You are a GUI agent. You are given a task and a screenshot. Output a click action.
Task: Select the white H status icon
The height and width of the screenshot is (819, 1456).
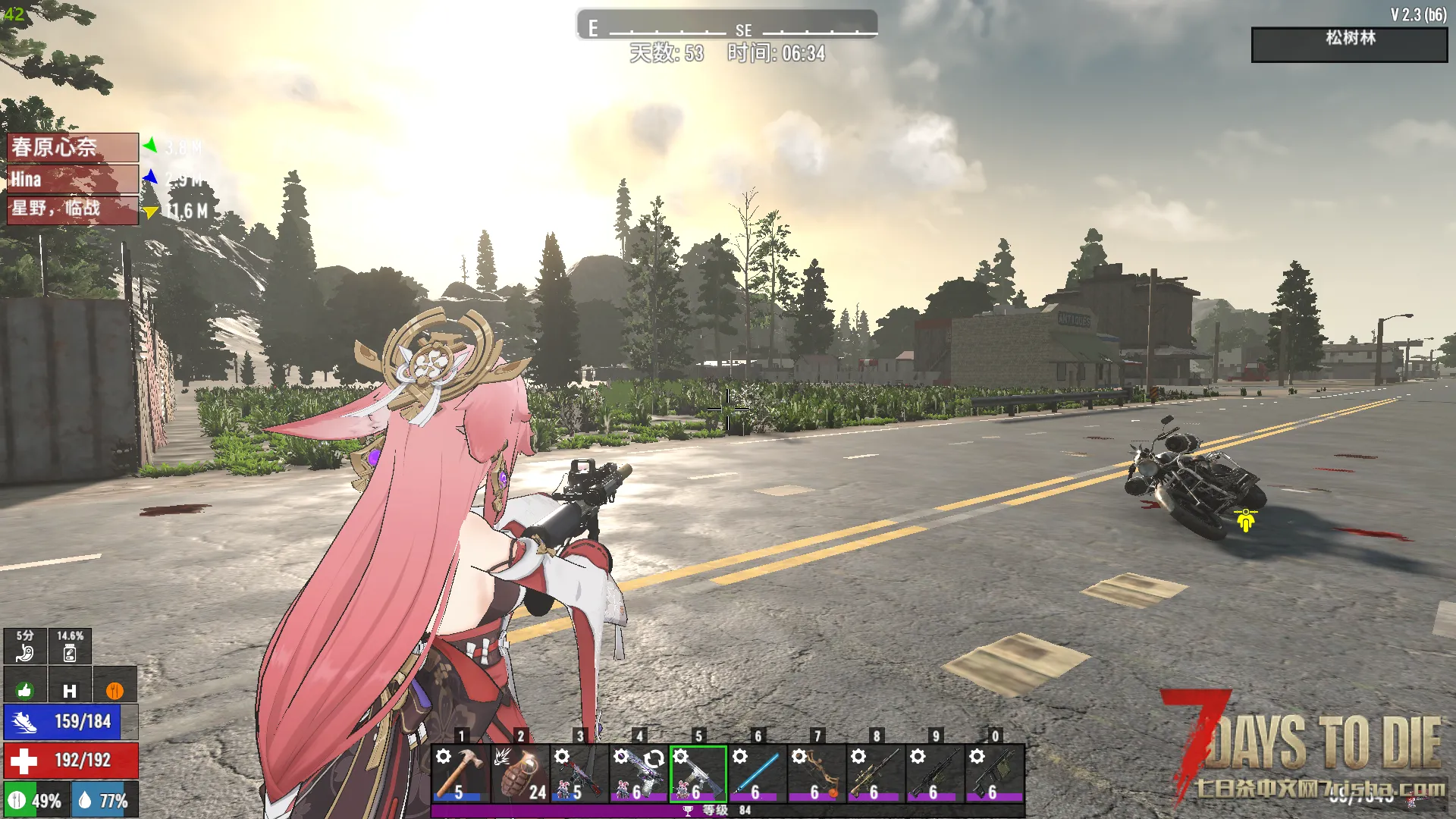[x=70, y=690]
